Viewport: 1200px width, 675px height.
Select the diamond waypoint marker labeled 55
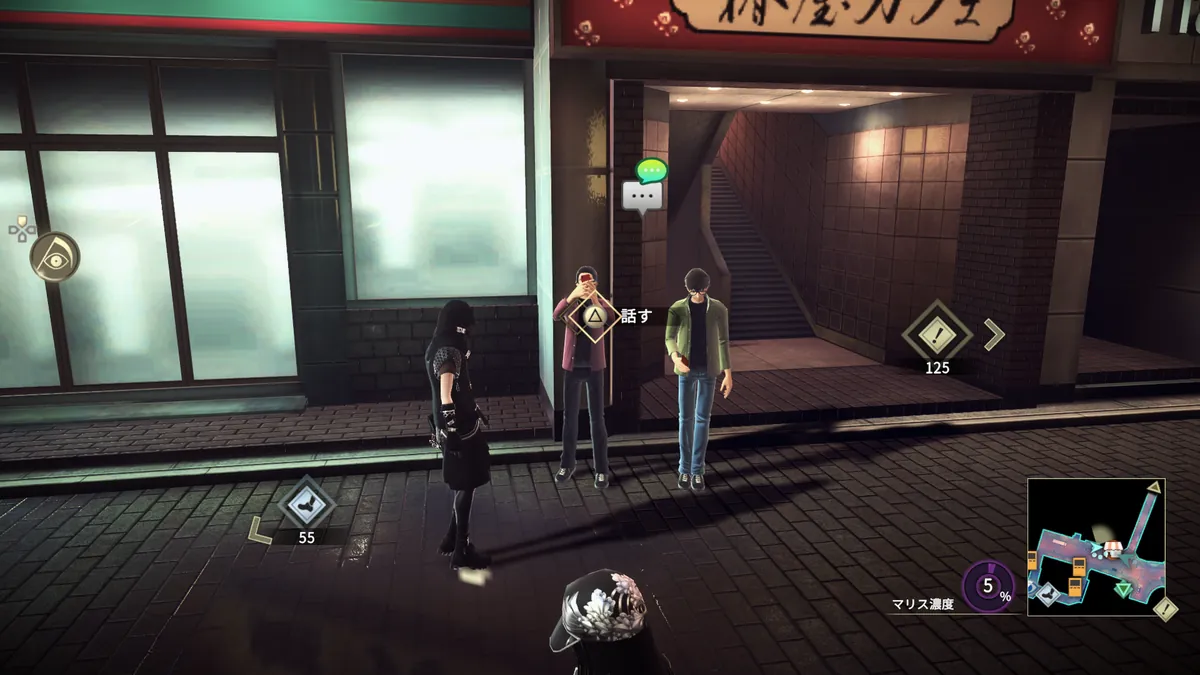(x=306, y=501)
